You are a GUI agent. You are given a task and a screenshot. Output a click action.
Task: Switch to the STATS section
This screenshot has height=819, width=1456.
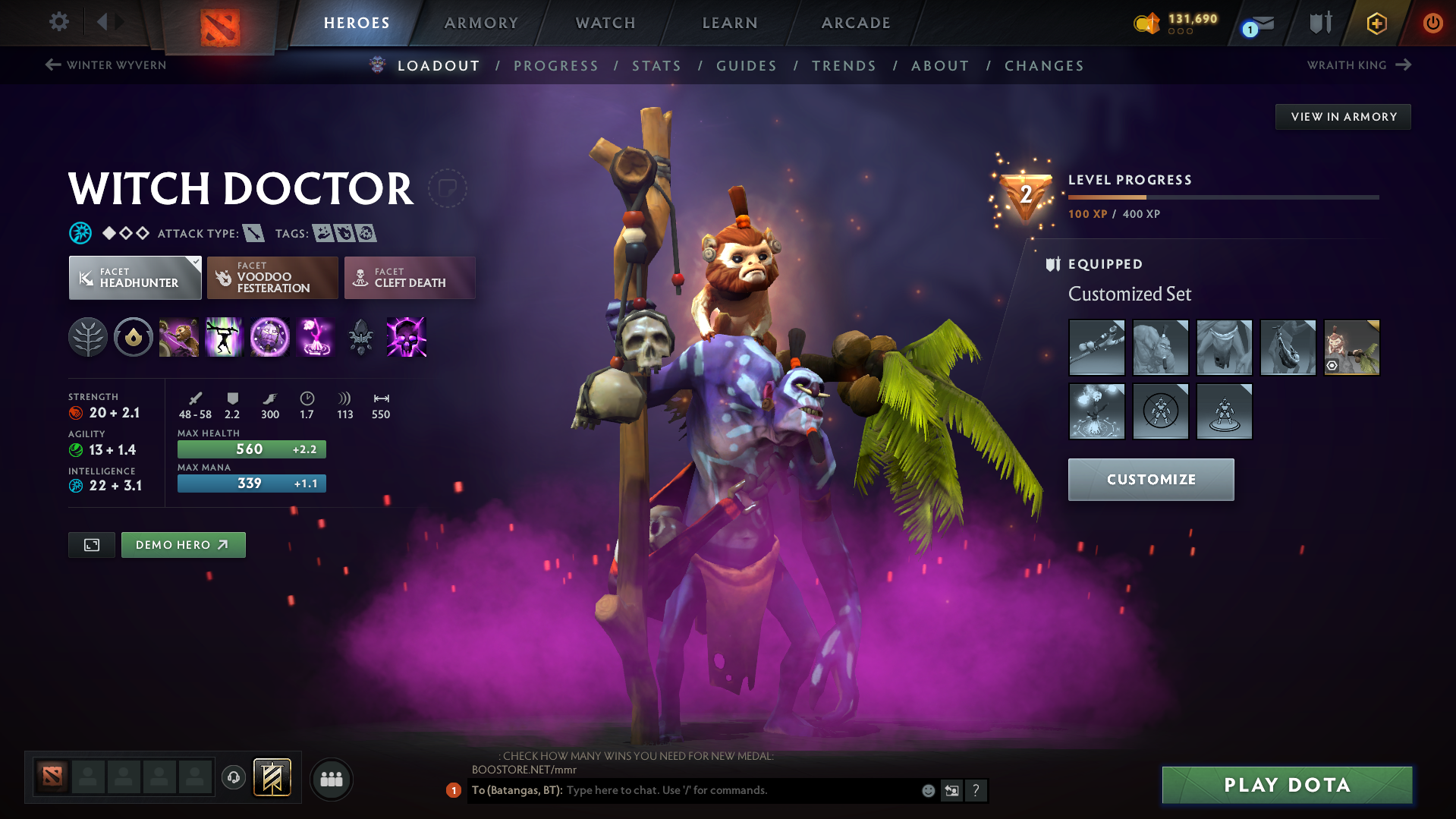click(x=656, y=66)
